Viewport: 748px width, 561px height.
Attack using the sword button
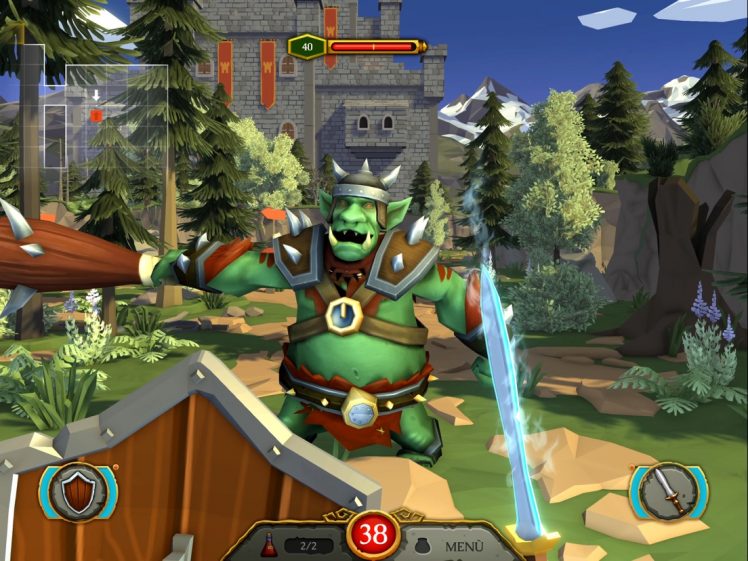click(x=668, y=491)
